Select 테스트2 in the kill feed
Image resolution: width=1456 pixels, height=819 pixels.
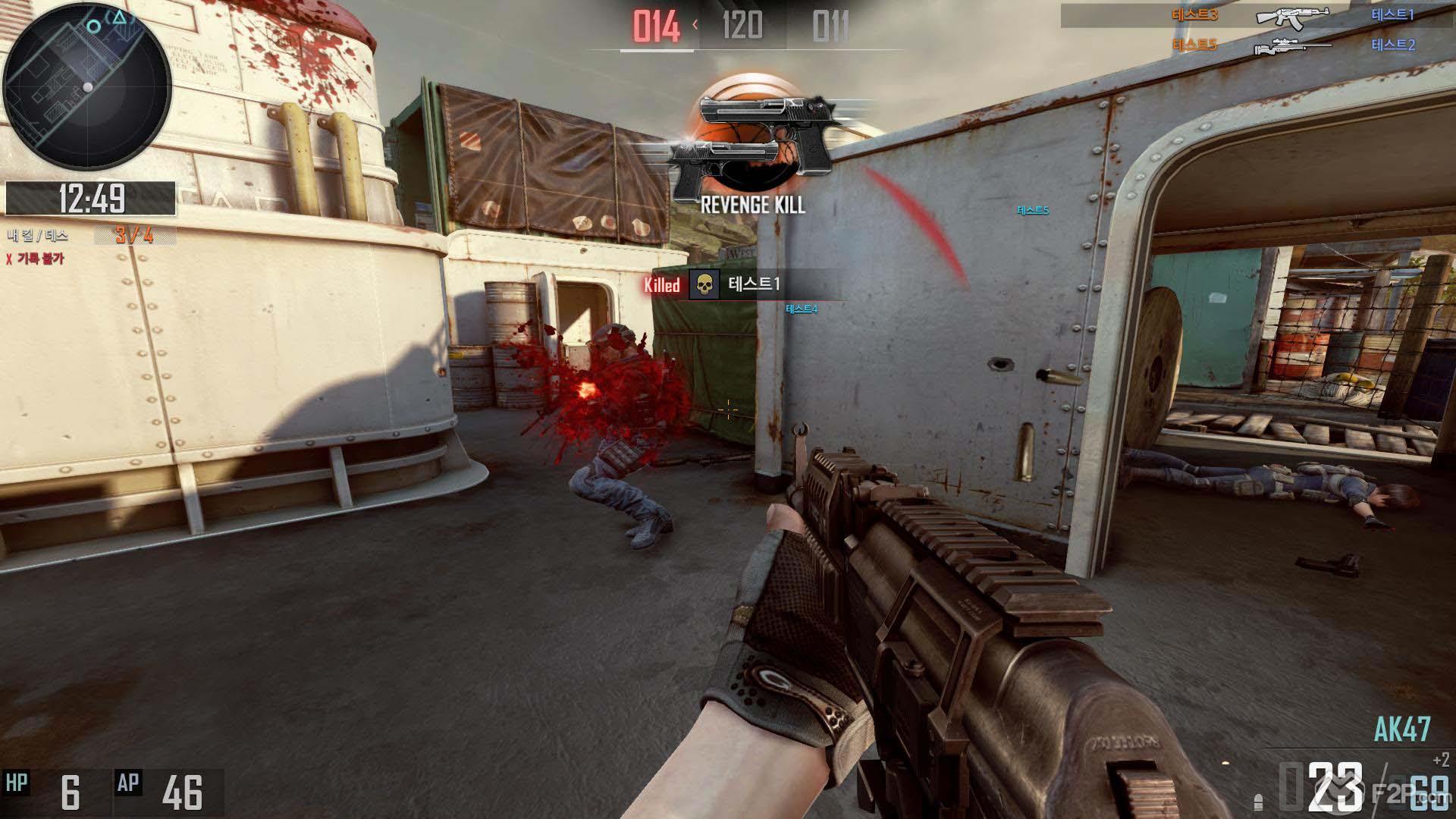pos(1392,45)
